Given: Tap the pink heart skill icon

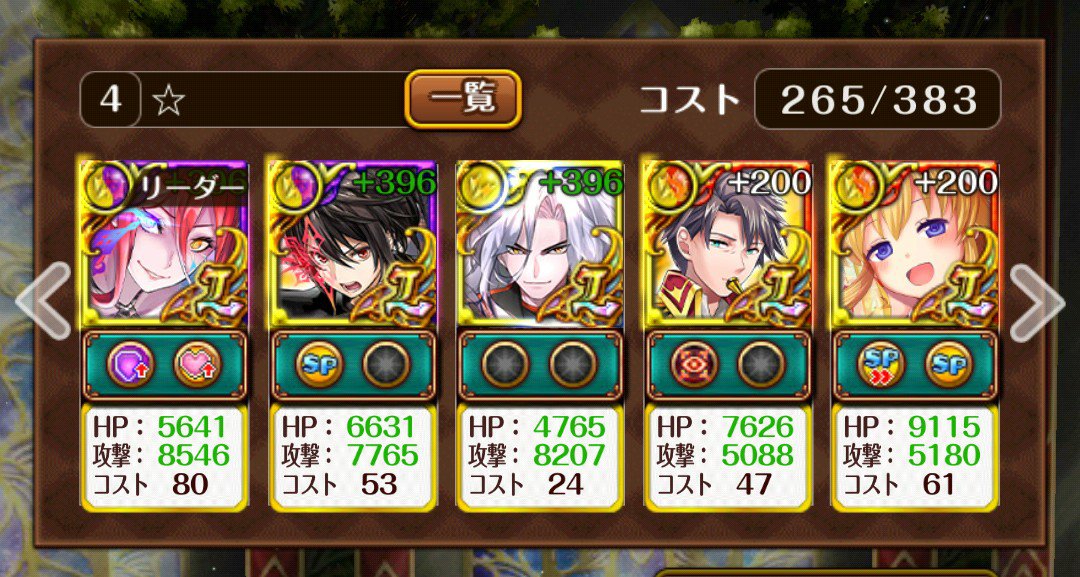Looking at the screenshot, I should pos(196,366).
